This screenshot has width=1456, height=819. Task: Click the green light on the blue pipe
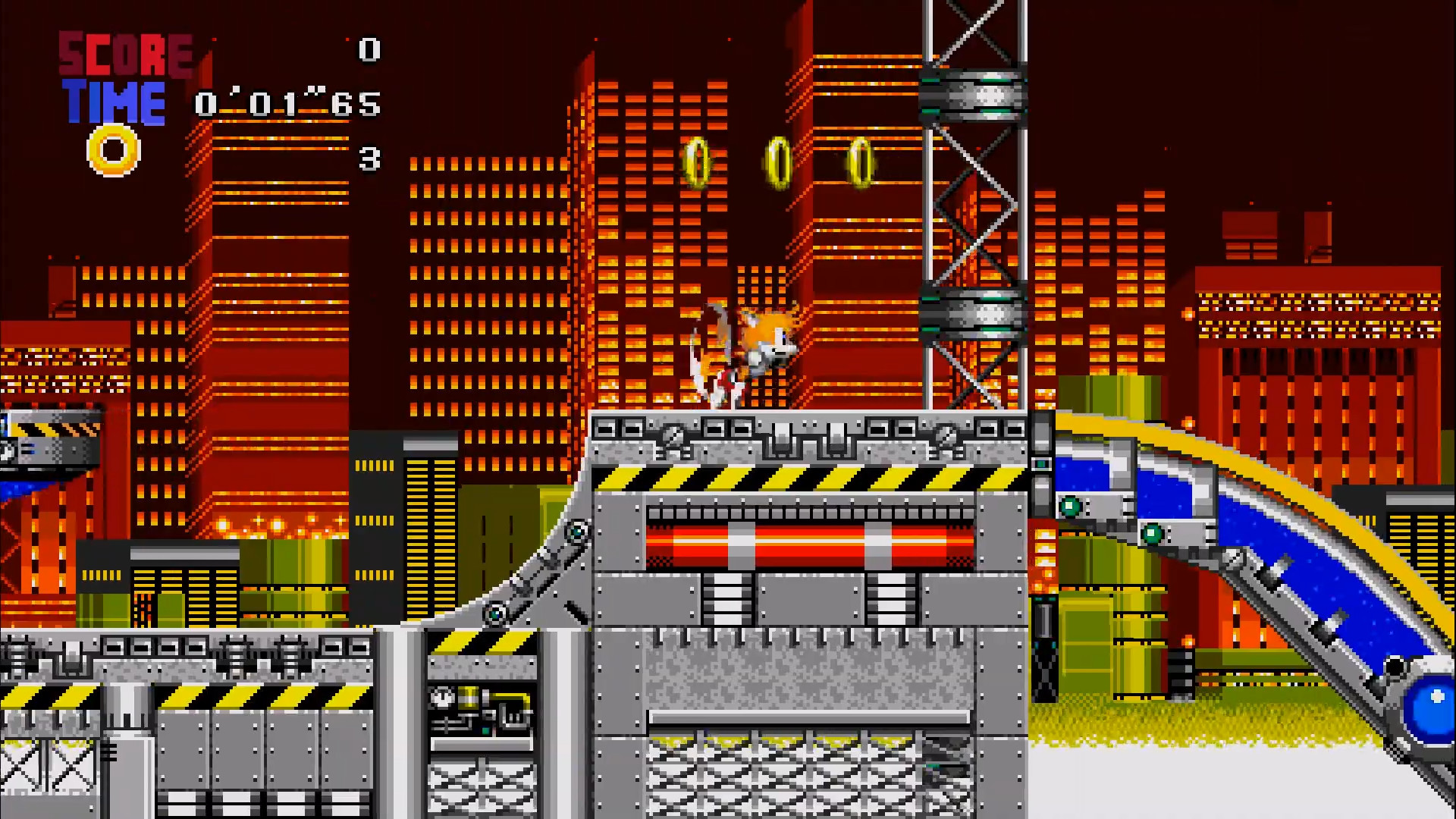pos(1070,504)
